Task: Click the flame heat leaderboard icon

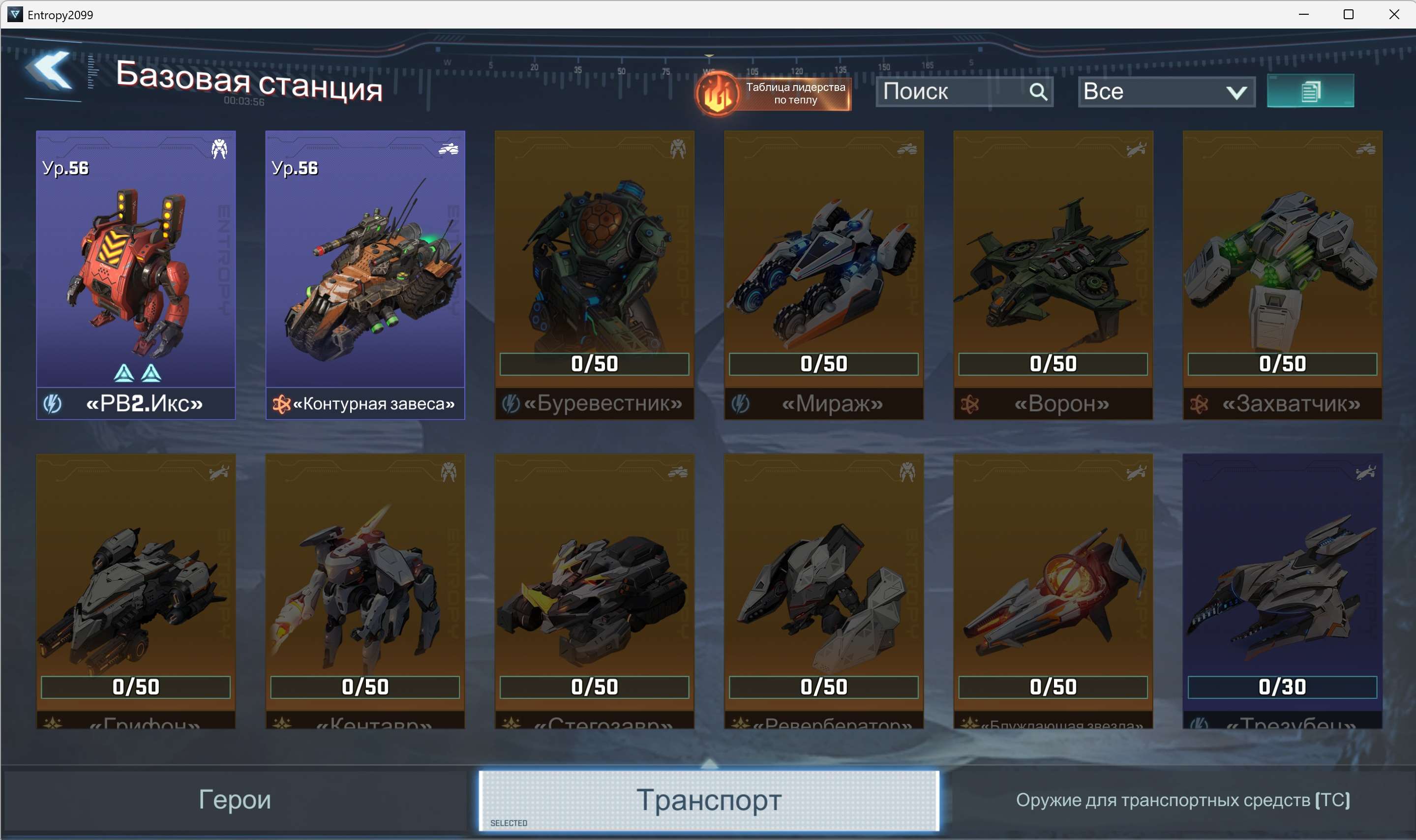Action: pos(718,94)
